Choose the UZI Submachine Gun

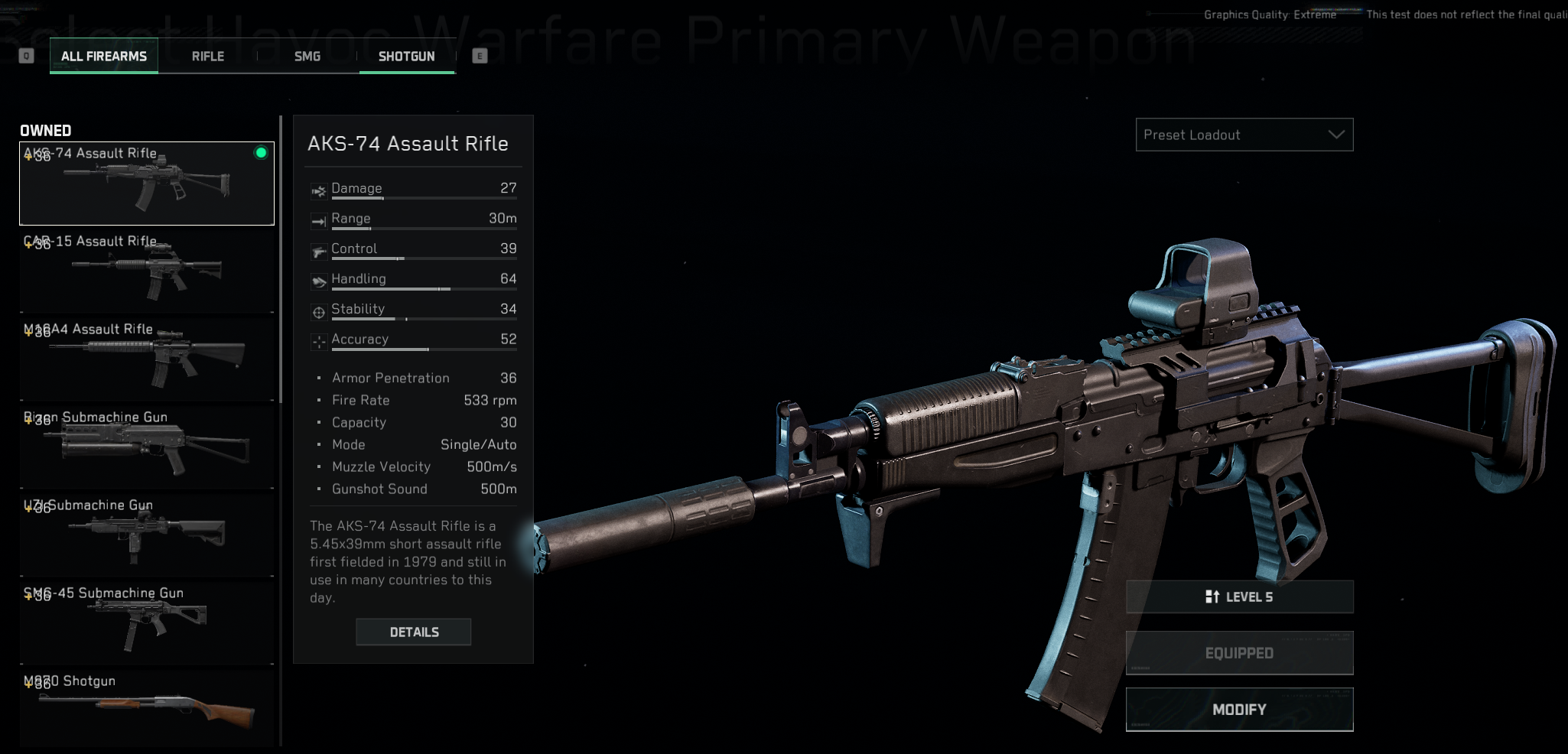click(x=147, y=535)
